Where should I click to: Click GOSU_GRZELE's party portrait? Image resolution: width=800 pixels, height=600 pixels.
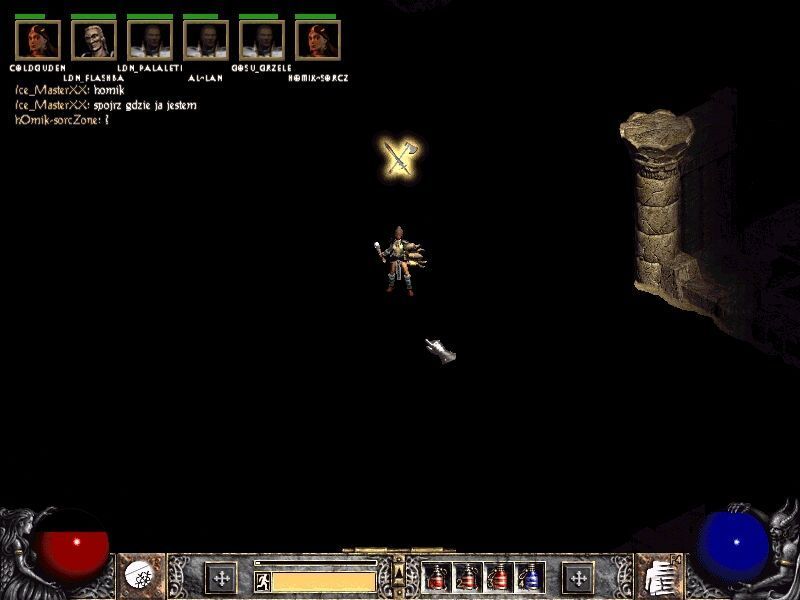pyautogui.click(x=262, y=40)
